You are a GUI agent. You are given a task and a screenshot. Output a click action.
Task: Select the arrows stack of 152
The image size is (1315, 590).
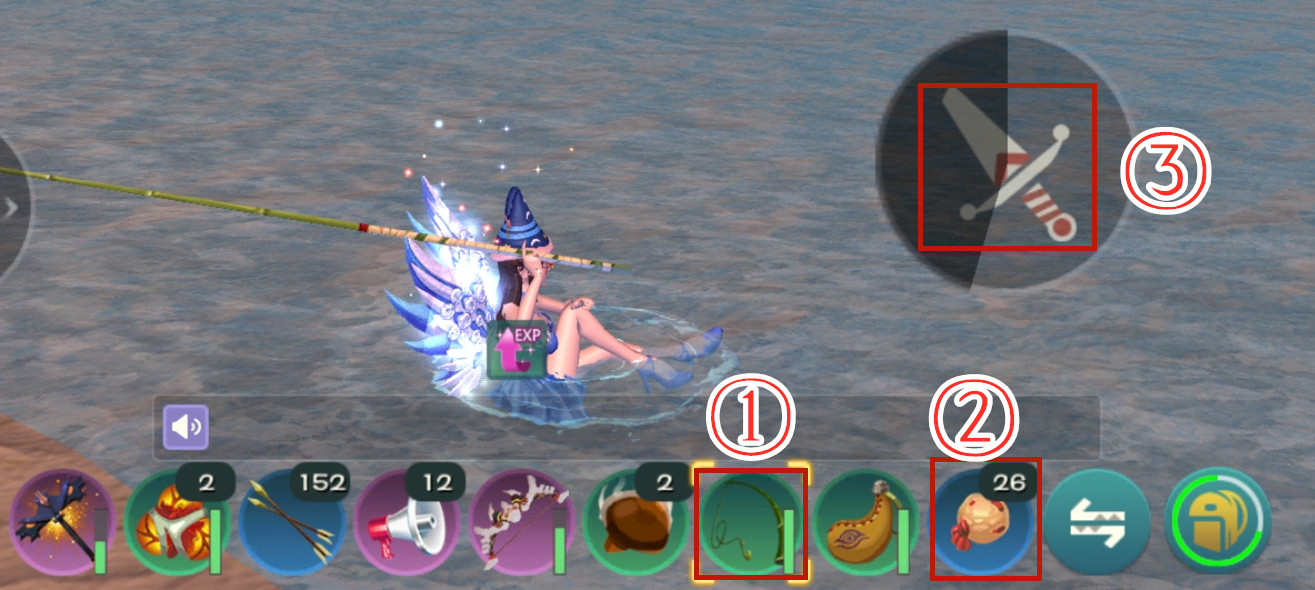point(292,522)
